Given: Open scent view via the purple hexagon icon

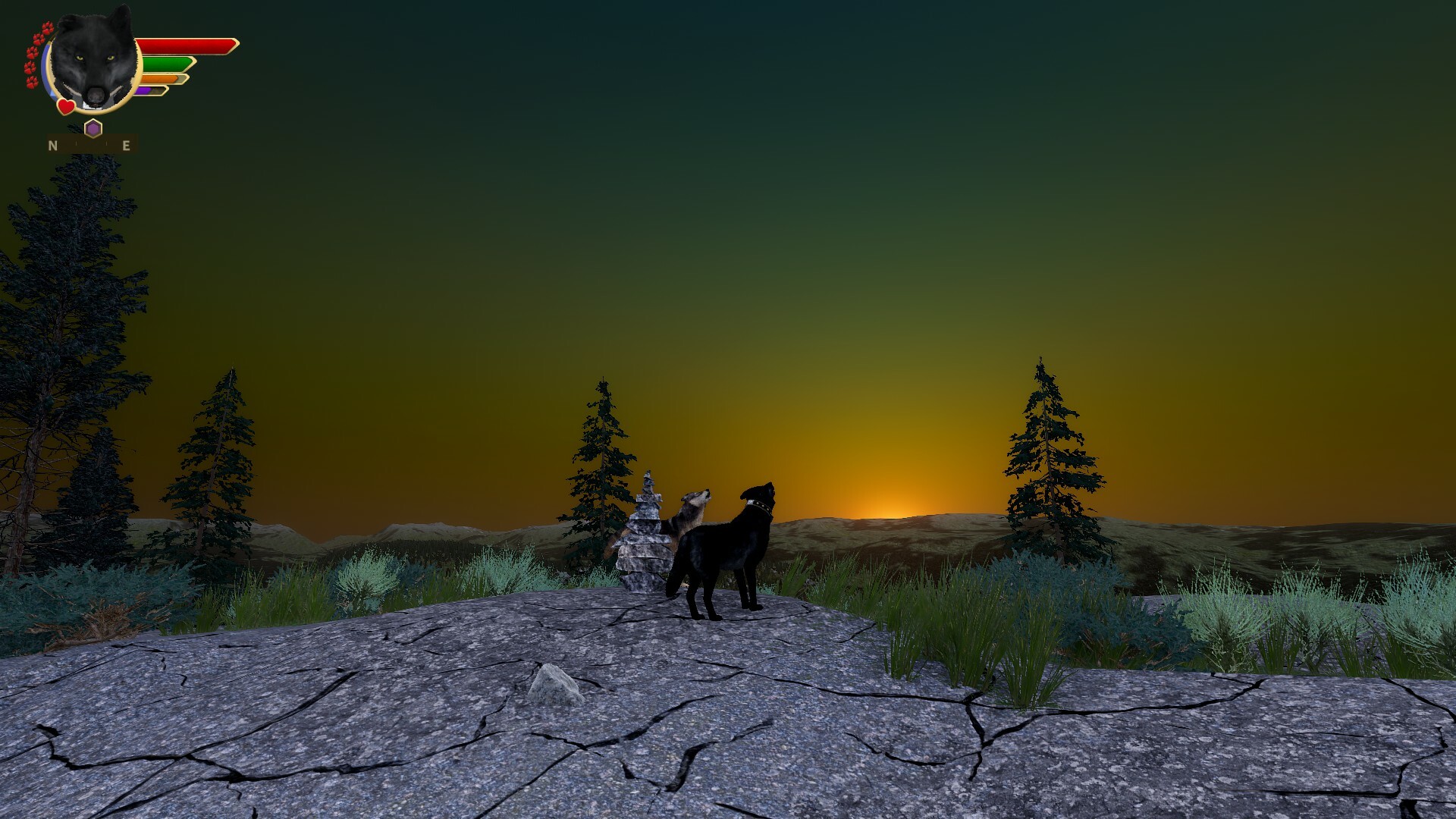Looking at the screenshot, I should tap(93, 128).
